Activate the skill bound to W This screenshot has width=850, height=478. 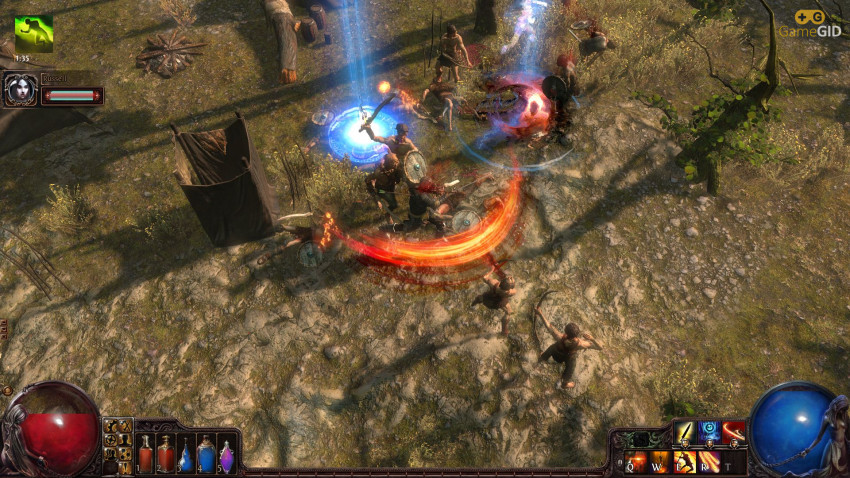pyautogui.click(x=661, y=461)
